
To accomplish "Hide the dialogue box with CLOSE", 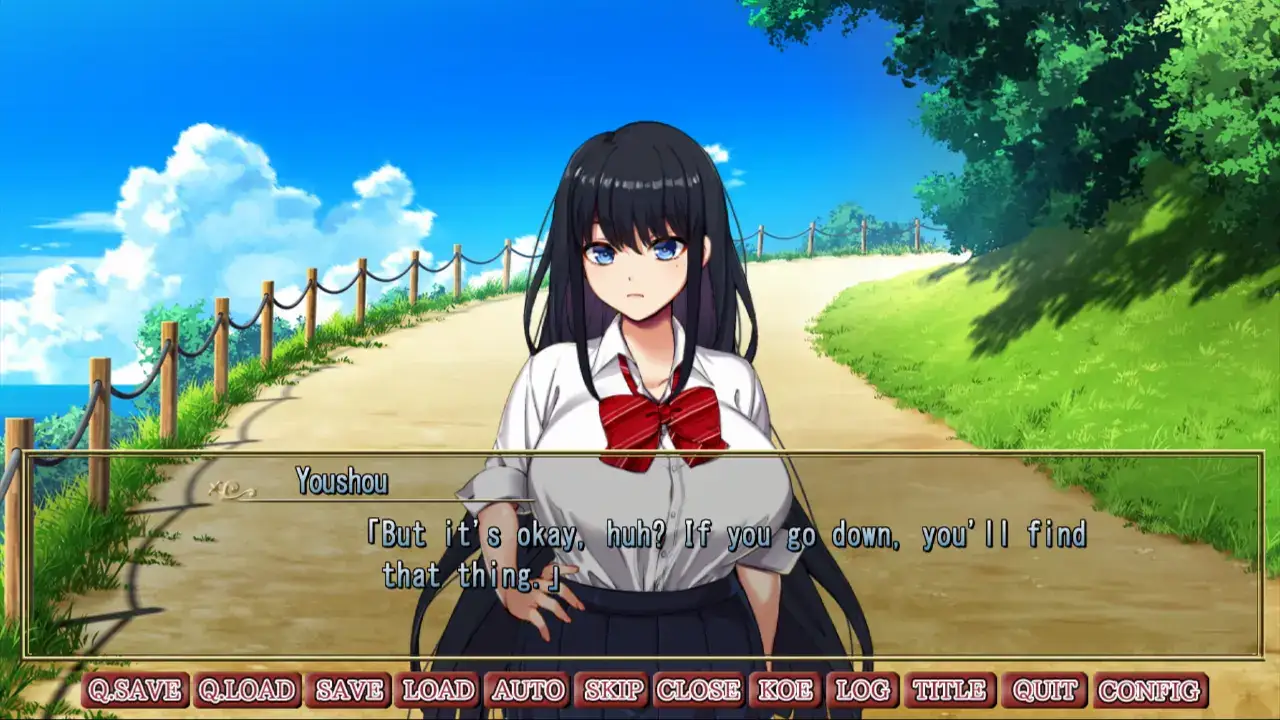I will (x=698, y=690).
